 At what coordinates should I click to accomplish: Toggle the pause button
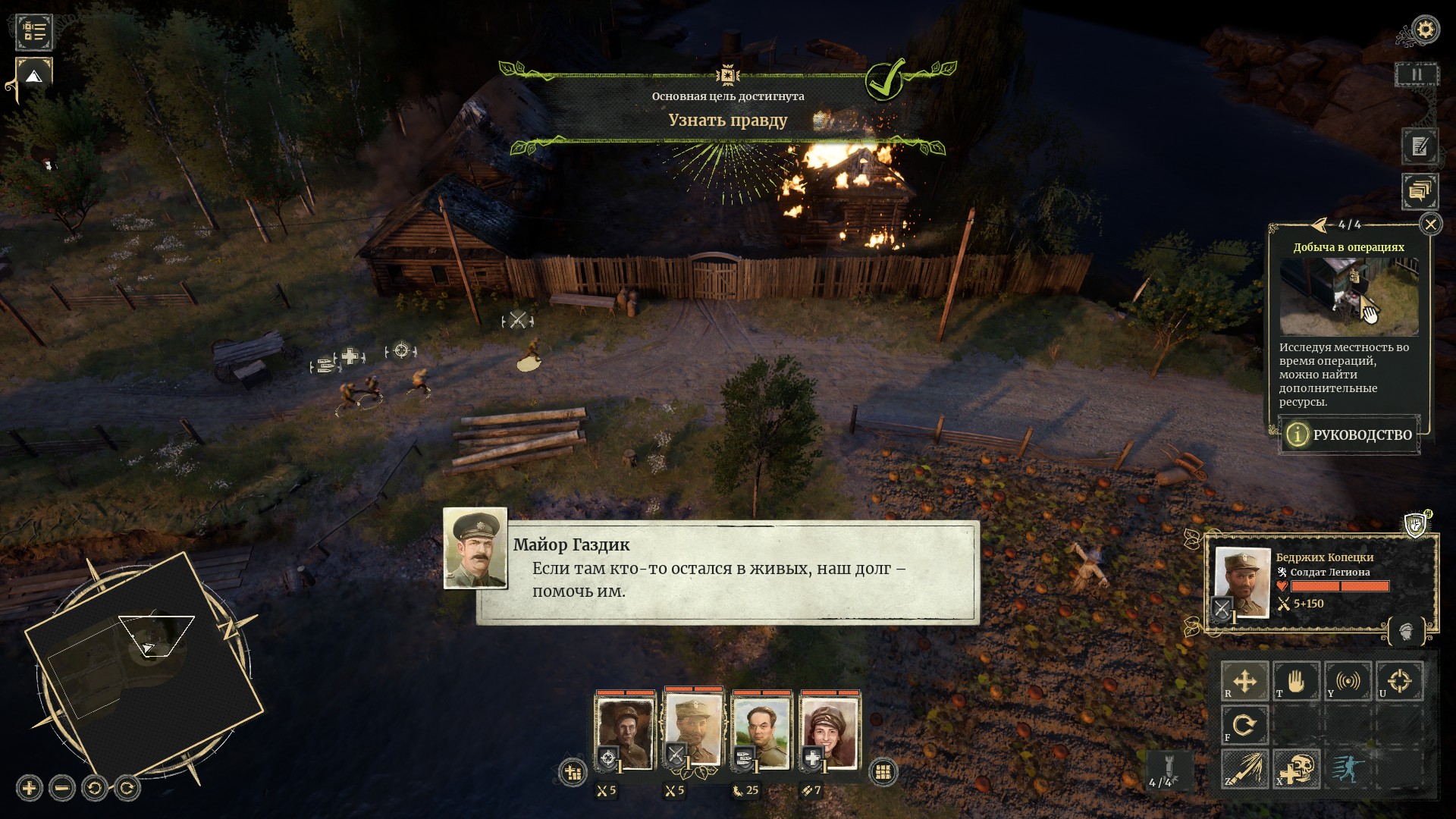click(x=1416, y=75)
